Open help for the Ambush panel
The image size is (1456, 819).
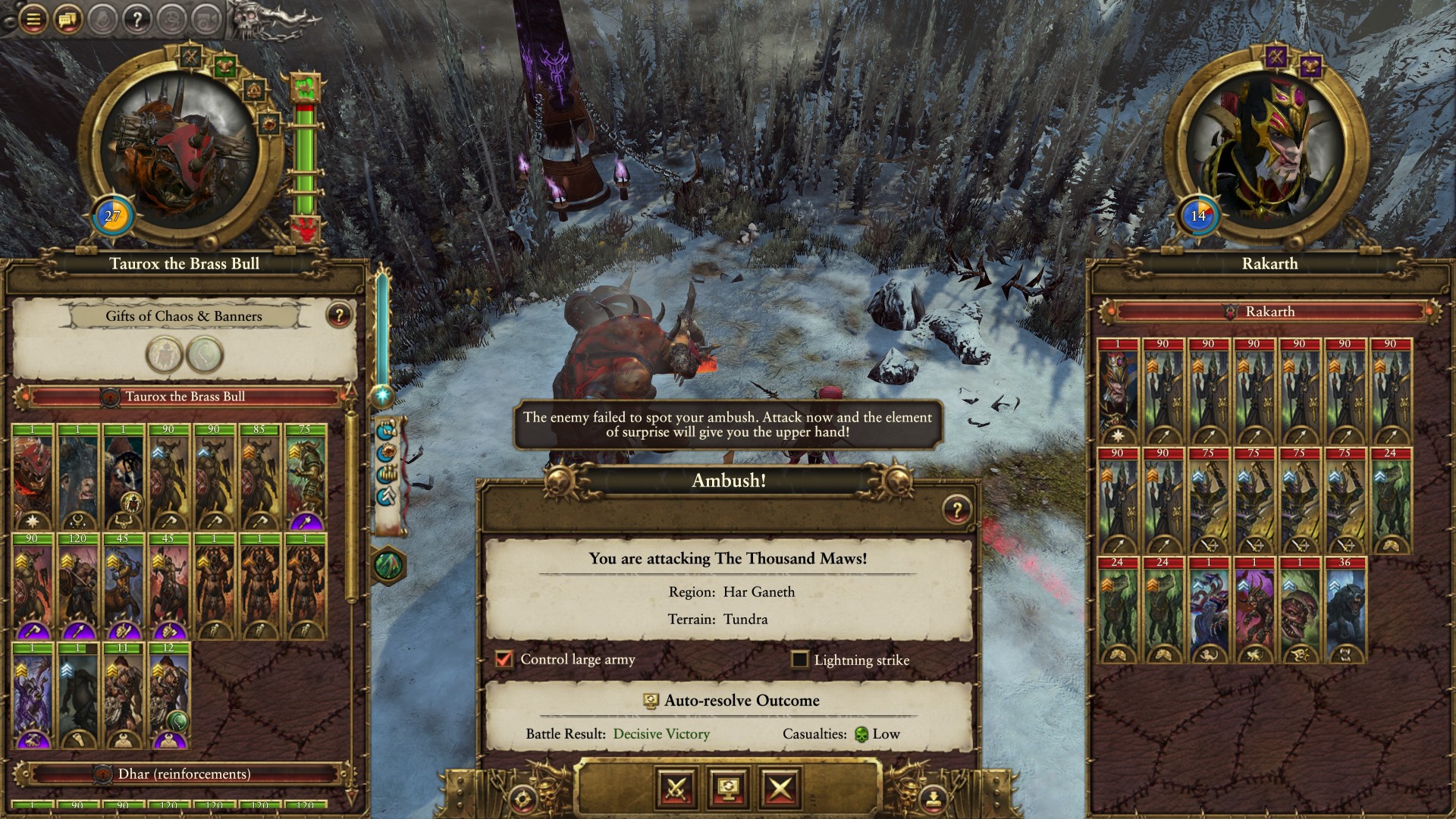957,510
